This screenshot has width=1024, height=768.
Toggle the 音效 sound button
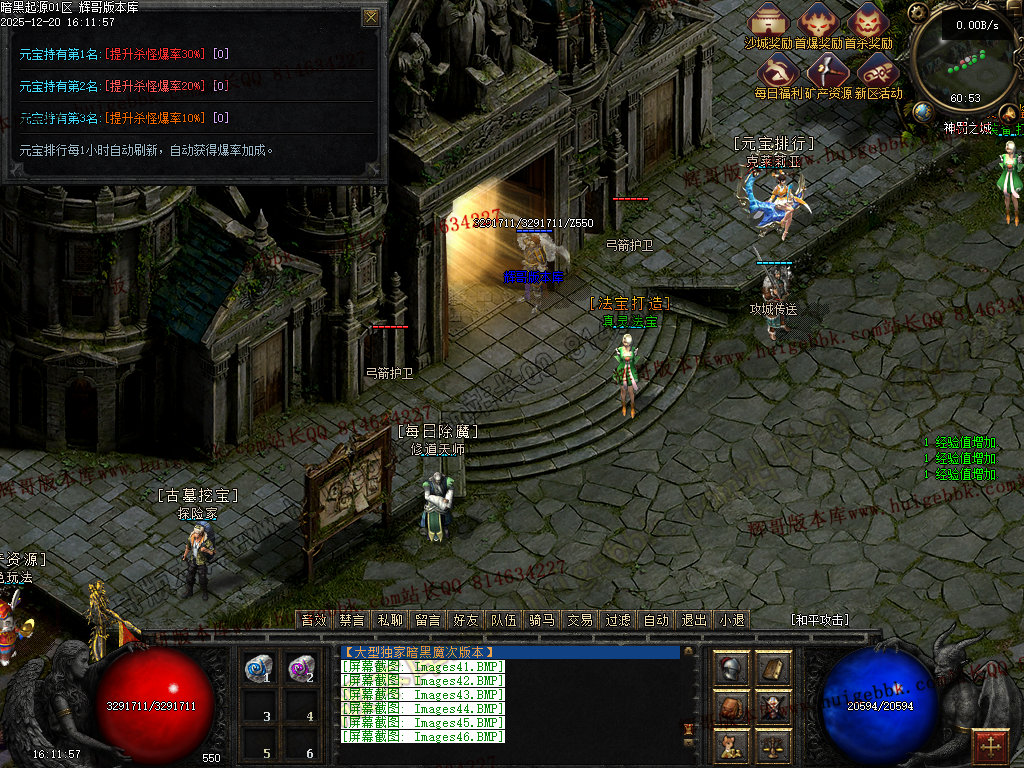(x=314, y=620)
